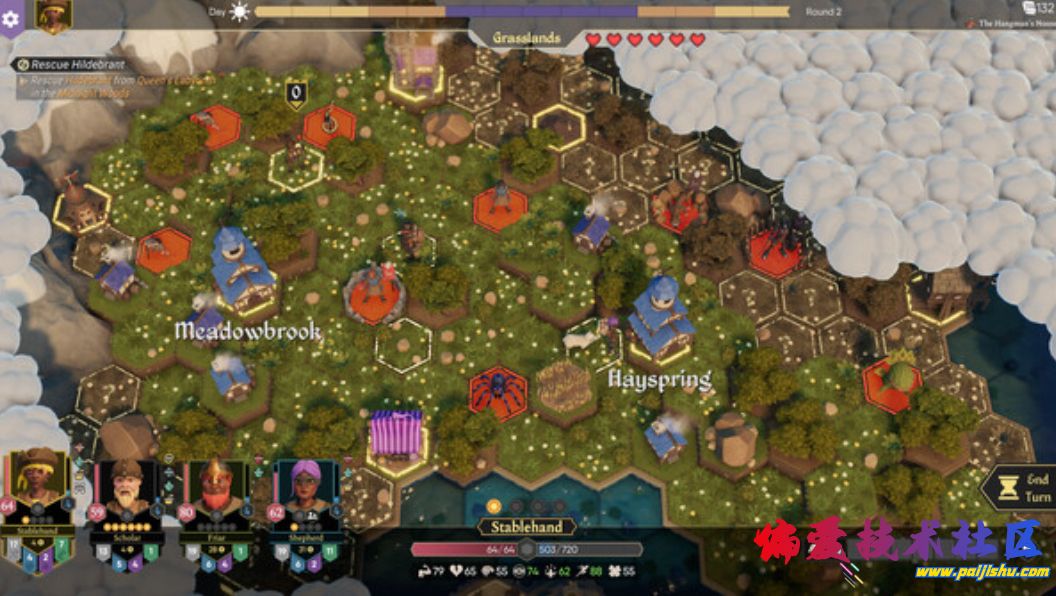Screen dimensions: 1056x596
Task: Click the Grasslands region banner
Action: pyautogui.click(x=526, y=38)
